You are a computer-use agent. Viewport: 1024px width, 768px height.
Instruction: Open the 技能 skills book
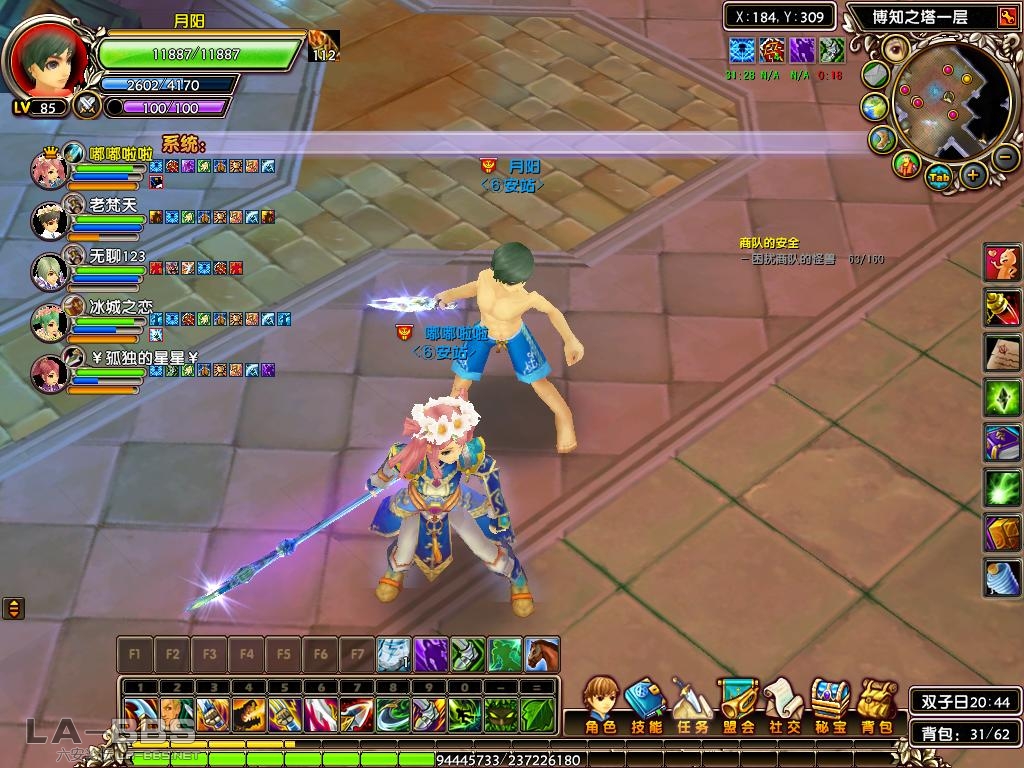pyautogui.click(x=645, y=705)
